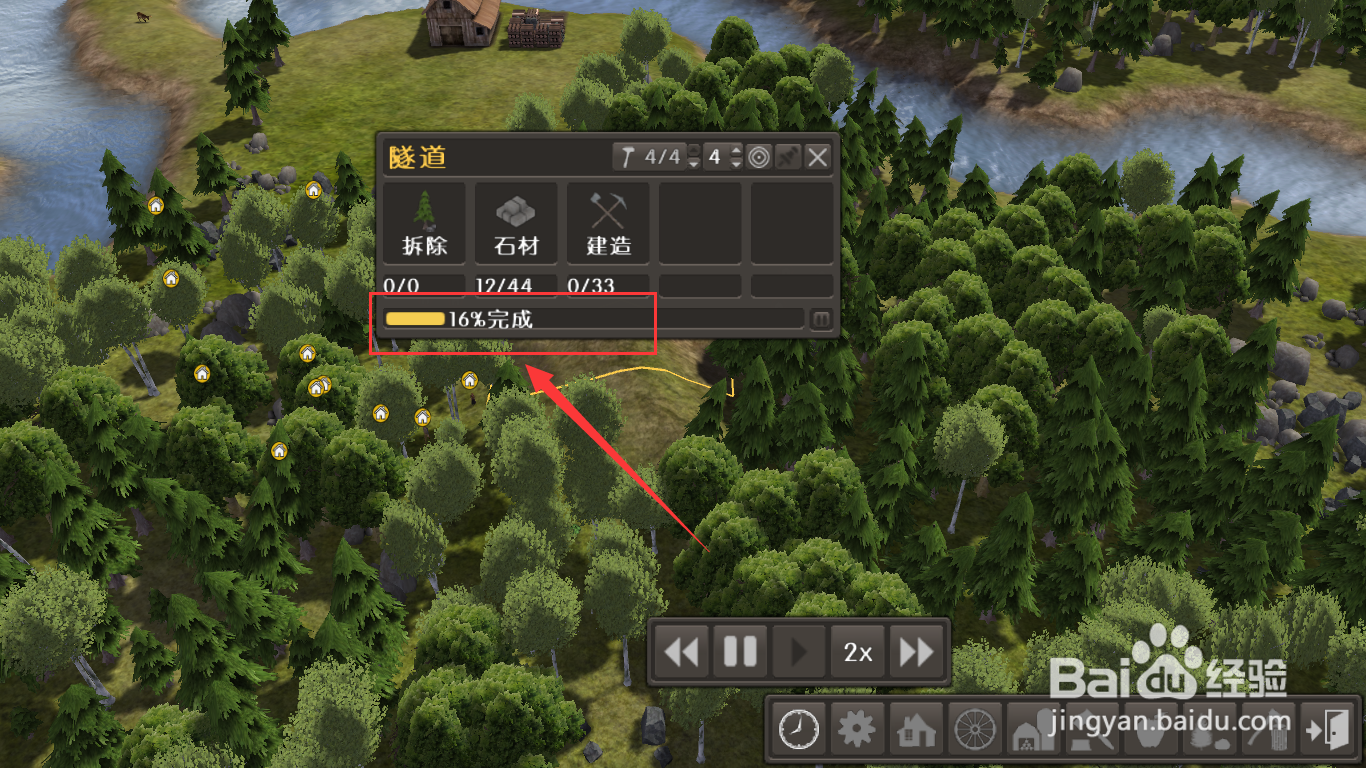This screenshot has height=768, width=1366.
Task: Pin the tunnel window with the pushpin
Action: [789, 157]
